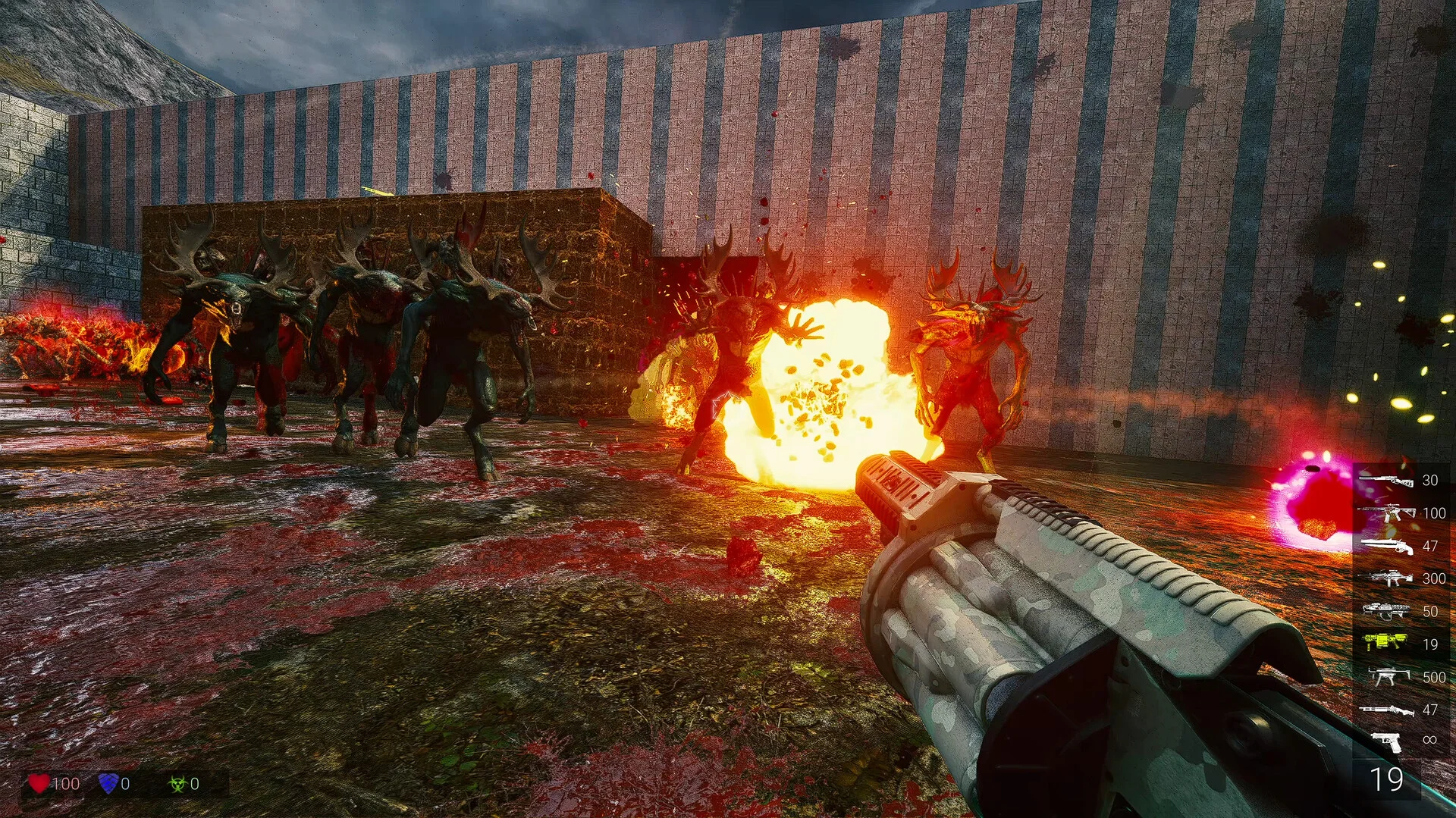1456x818 pixels.
Task: Choose the sawed-off double-barrel shotgun
Action: pos(1385,546)
